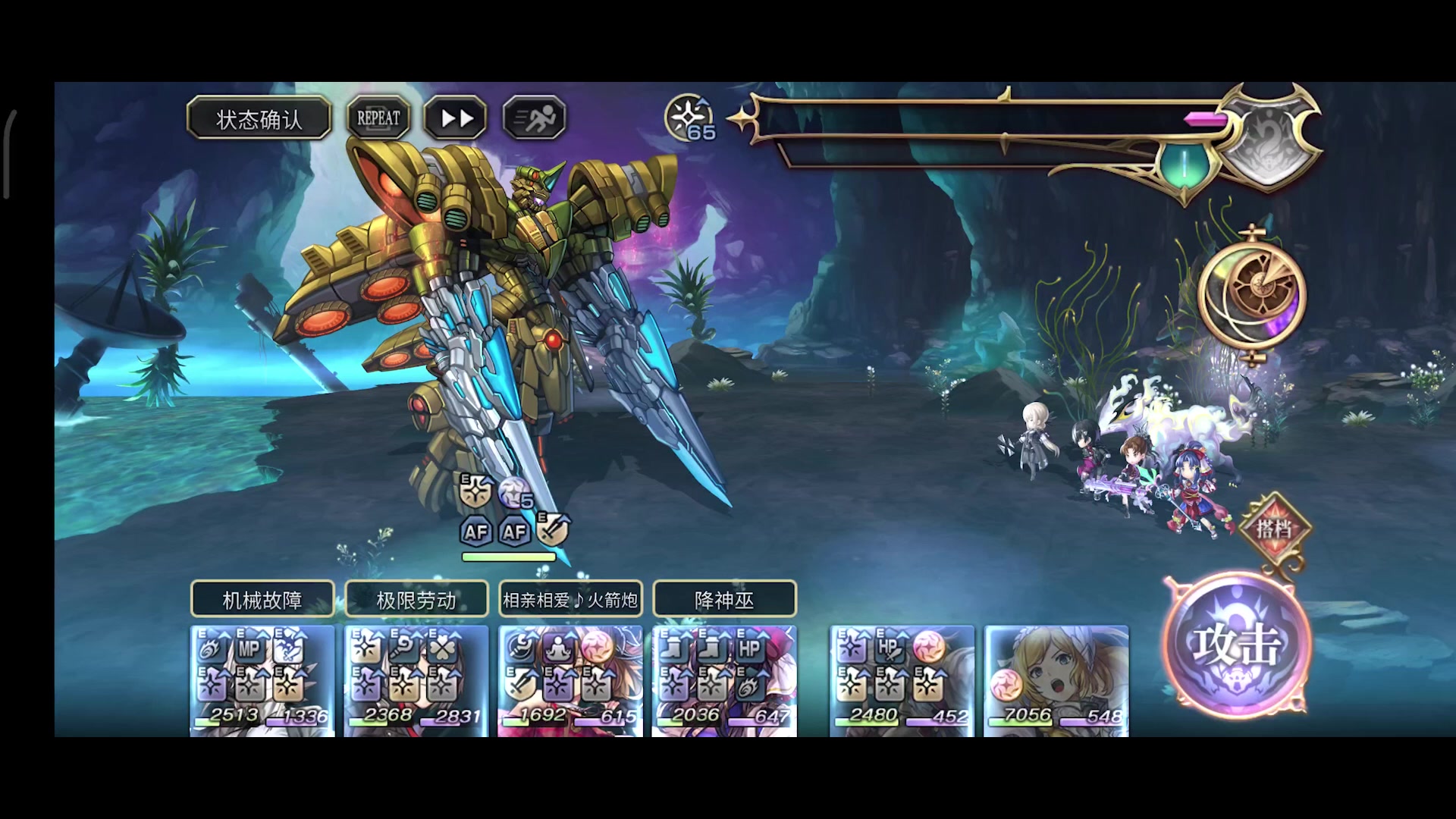This screenshot has width=1456, height=819.
Task: Select the character card with 2368 HP
Action: tap(416, 680)
